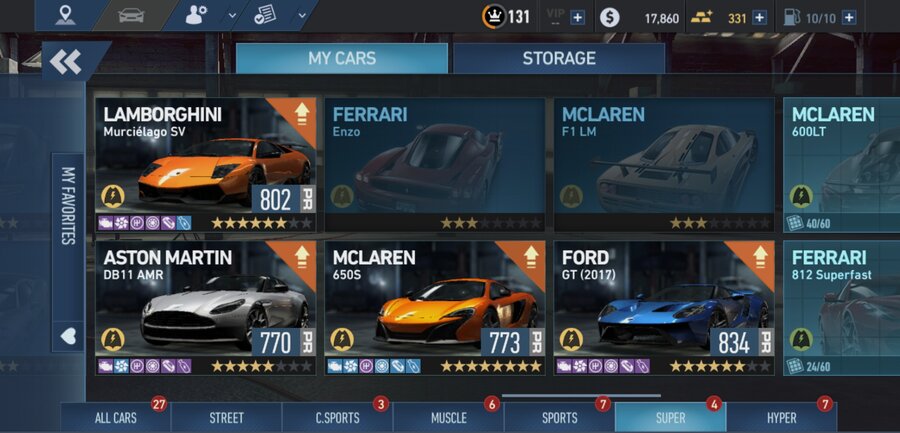900x433 pixels.
Task: Pick the McLaren F1 LM card
Action: click(664, 164)
